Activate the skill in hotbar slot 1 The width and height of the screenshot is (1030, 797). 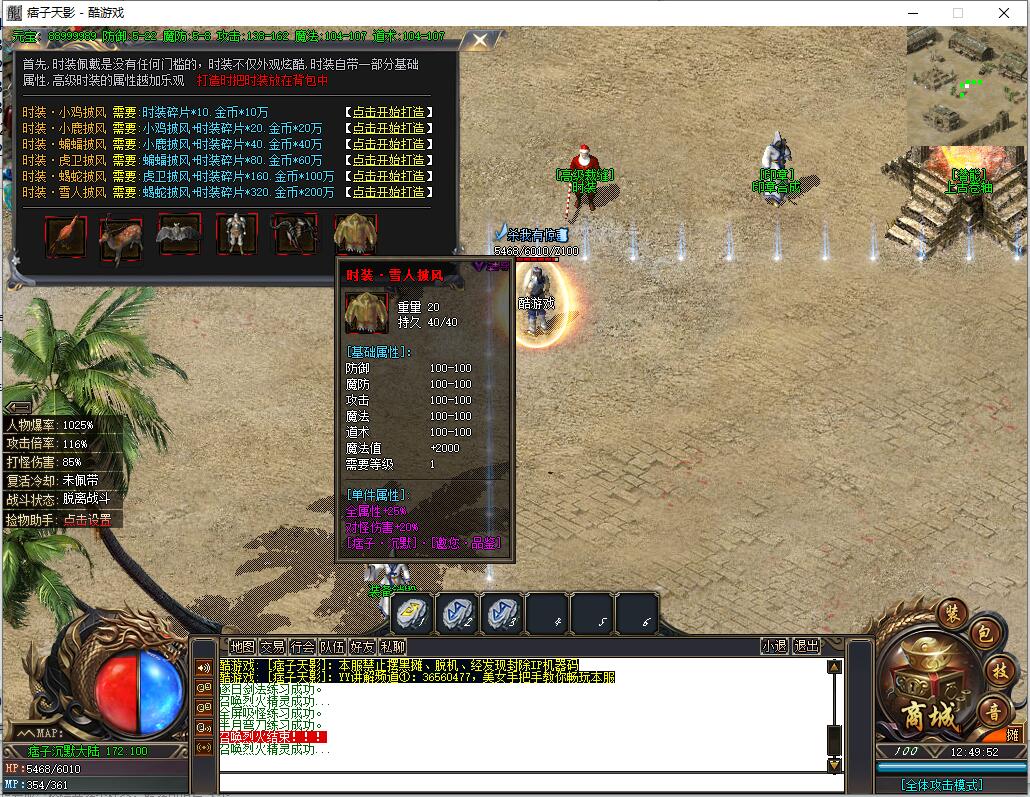(x=412, y=614)
